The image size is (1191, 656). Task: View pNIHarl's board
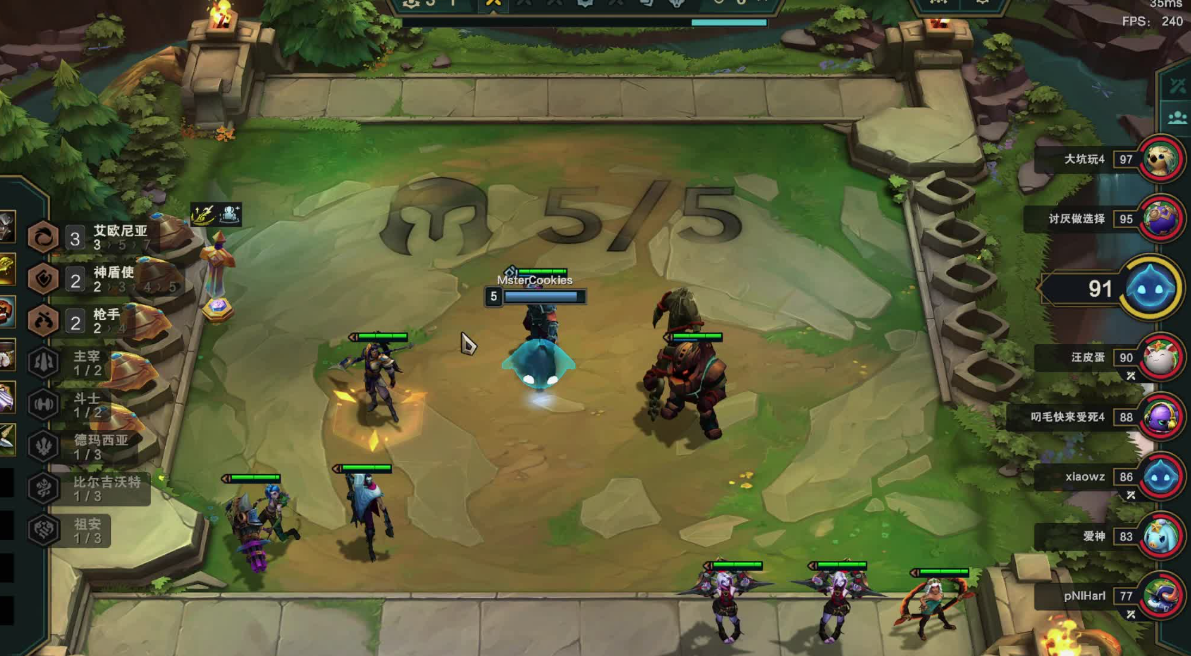(1161, 595)
